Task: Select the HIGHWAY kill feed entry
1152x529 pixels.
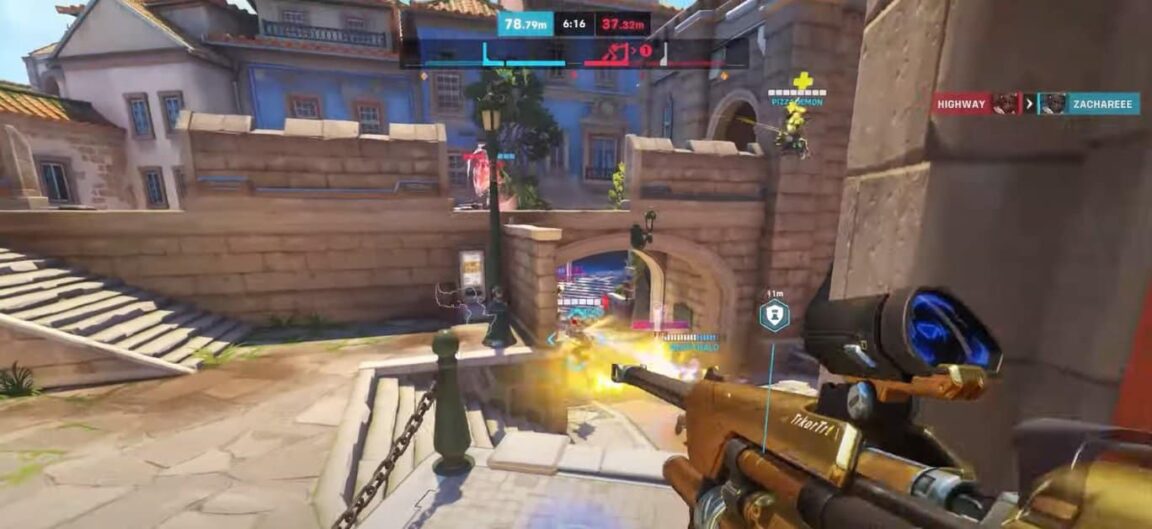Action: 962,103
